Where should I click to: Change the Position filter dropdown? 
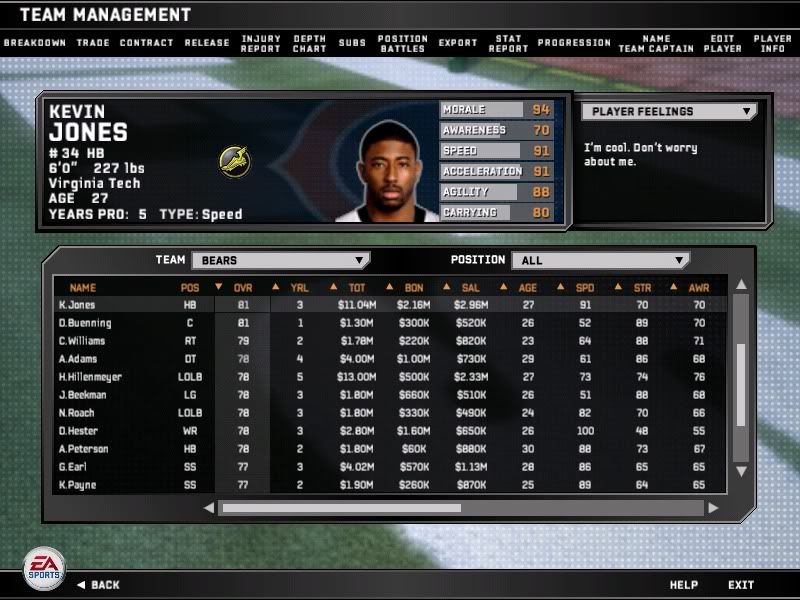pyautogui.click(x=600, y=260)
